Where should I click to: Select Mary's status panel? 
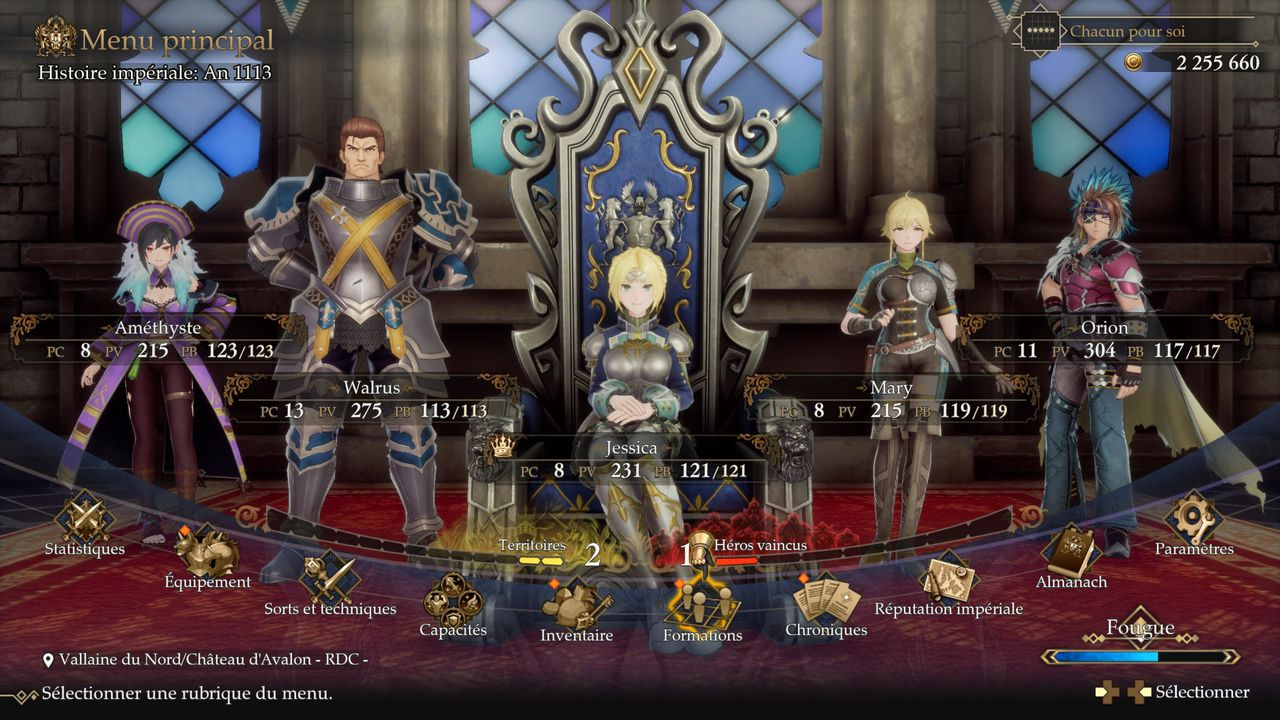891,399
